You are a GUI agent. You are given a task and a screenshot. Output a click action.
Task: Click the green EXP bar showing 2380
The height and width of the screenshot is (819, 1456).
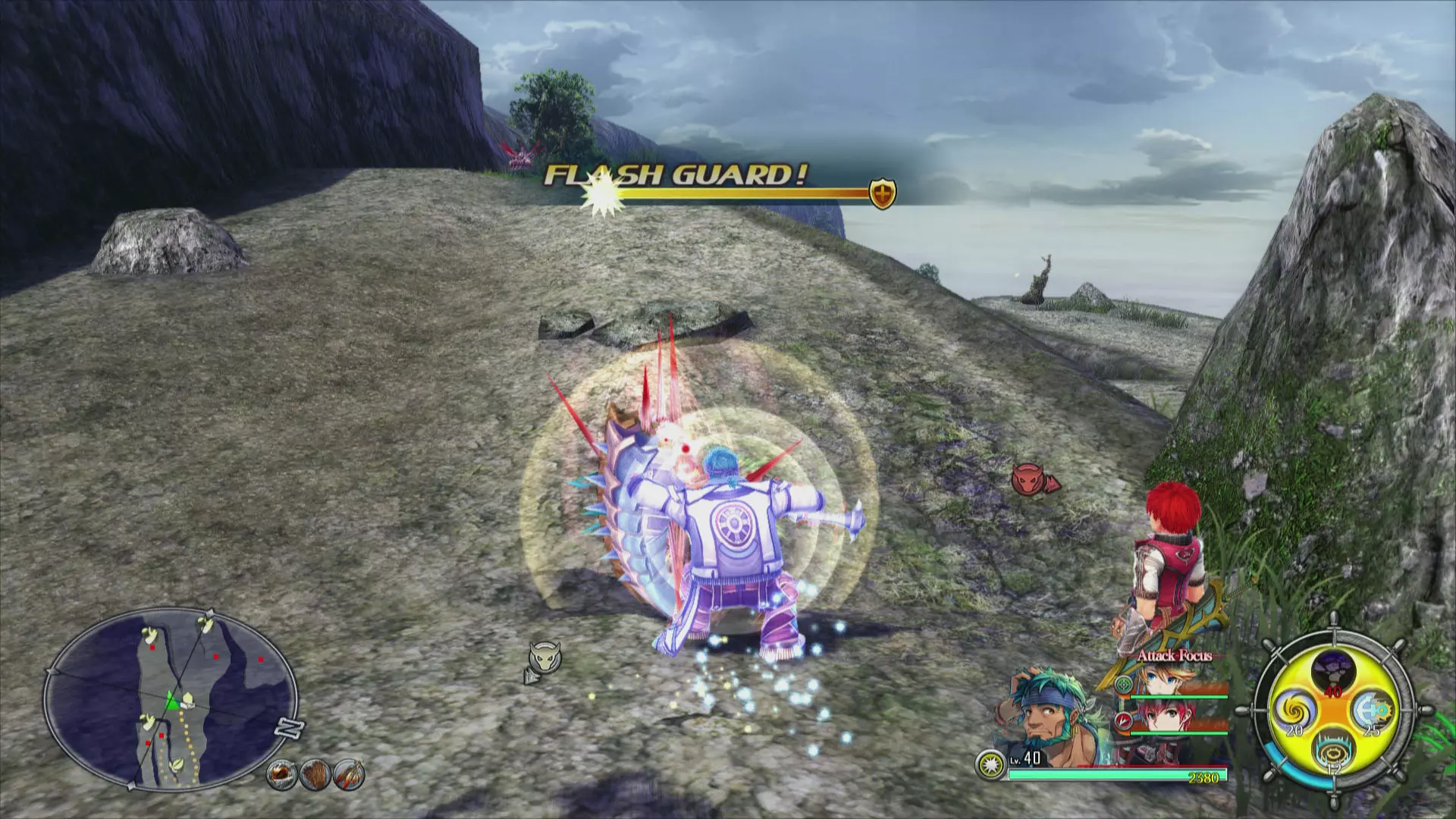[x=1119, y=776]
